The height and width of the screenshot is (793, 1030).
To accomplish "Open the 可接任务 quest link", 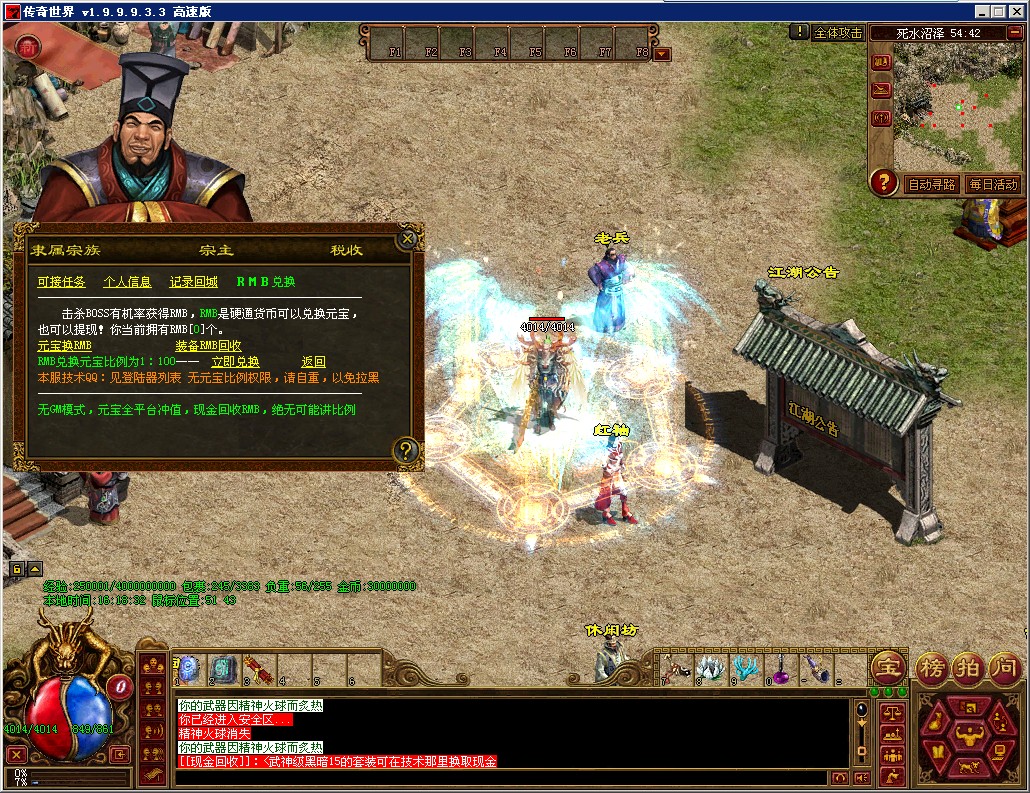I will coord(61,282).
